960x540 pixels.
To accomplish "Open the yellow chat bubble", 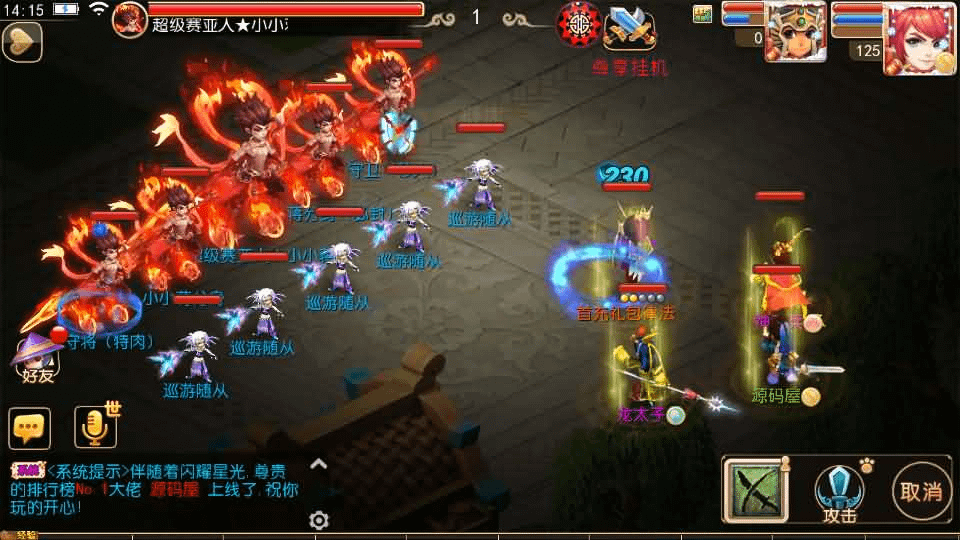I will coord(29,428).
